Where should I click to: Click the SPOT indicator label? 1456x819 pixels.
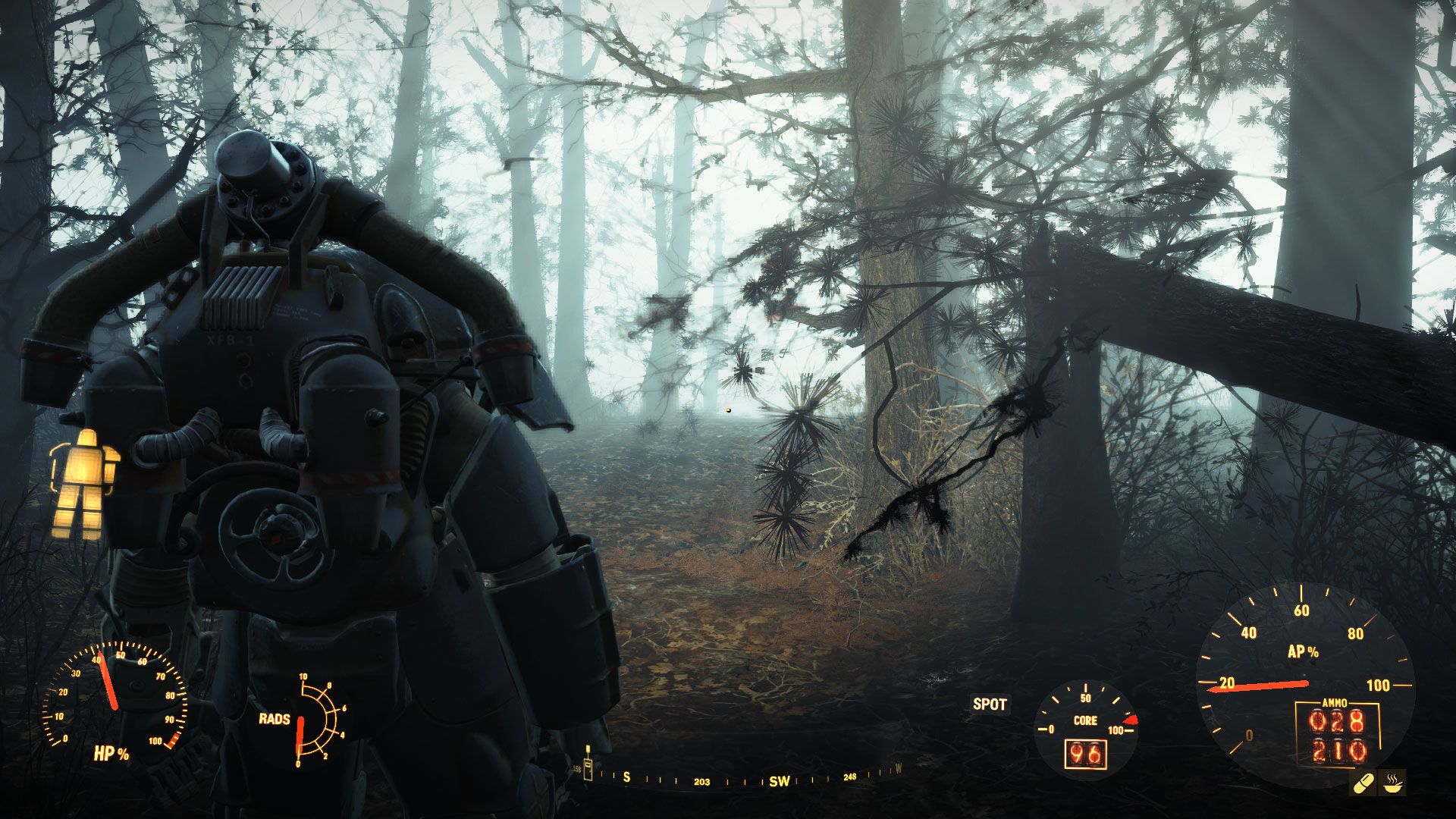(990, 704)
